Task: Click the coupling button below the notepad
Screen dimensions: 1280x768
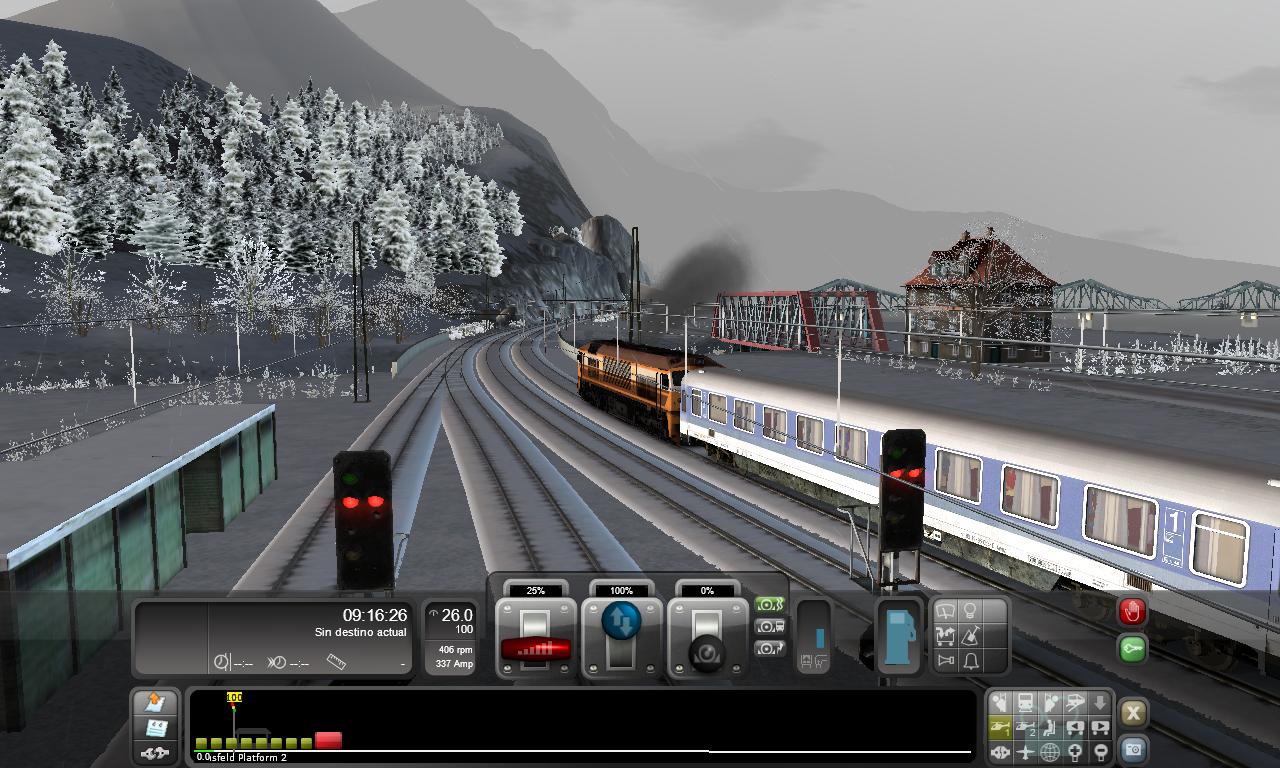Action: (x=155, y=753)
